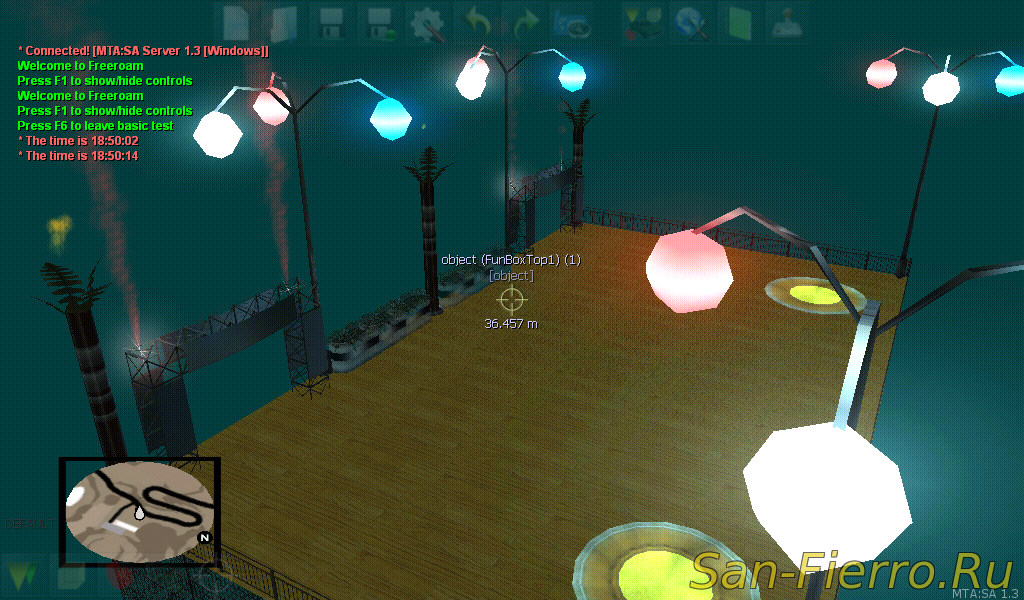Open the locations bookmark toolbar icon
1024x600 pixels.
(572, 21)
